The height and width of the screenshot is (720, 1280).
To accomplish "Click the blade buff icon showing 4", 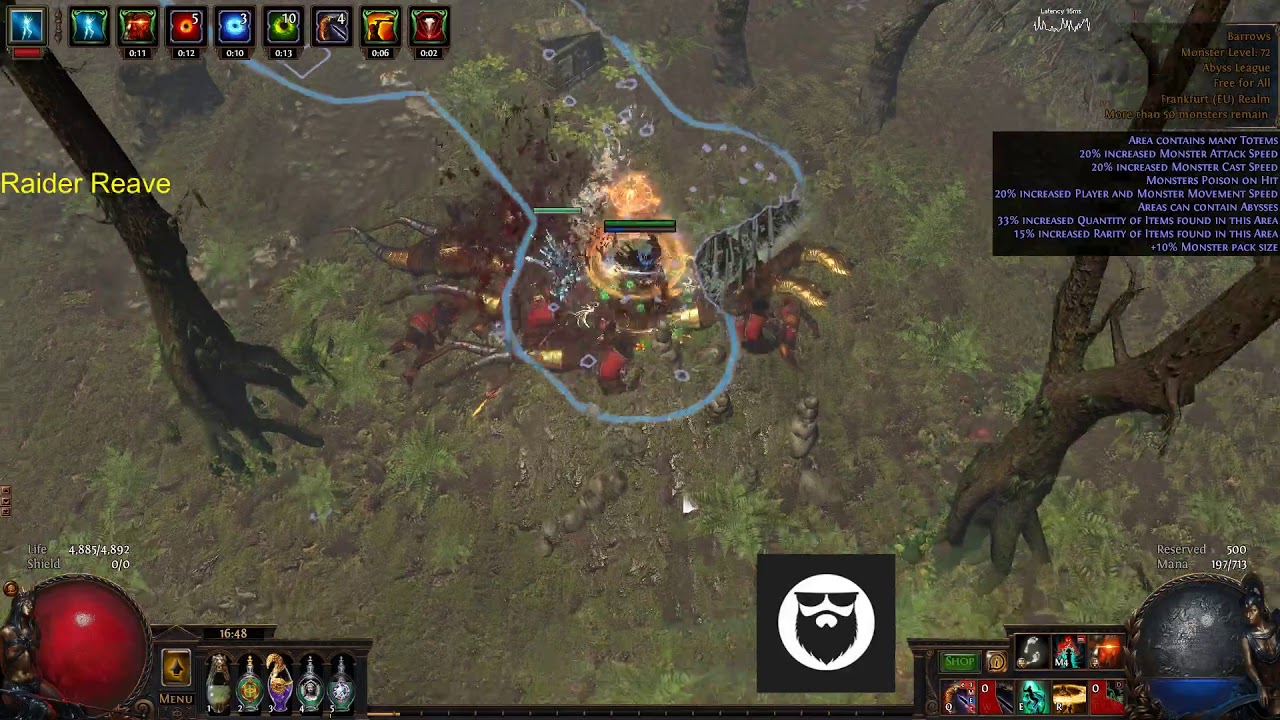I will pos(331,27).
